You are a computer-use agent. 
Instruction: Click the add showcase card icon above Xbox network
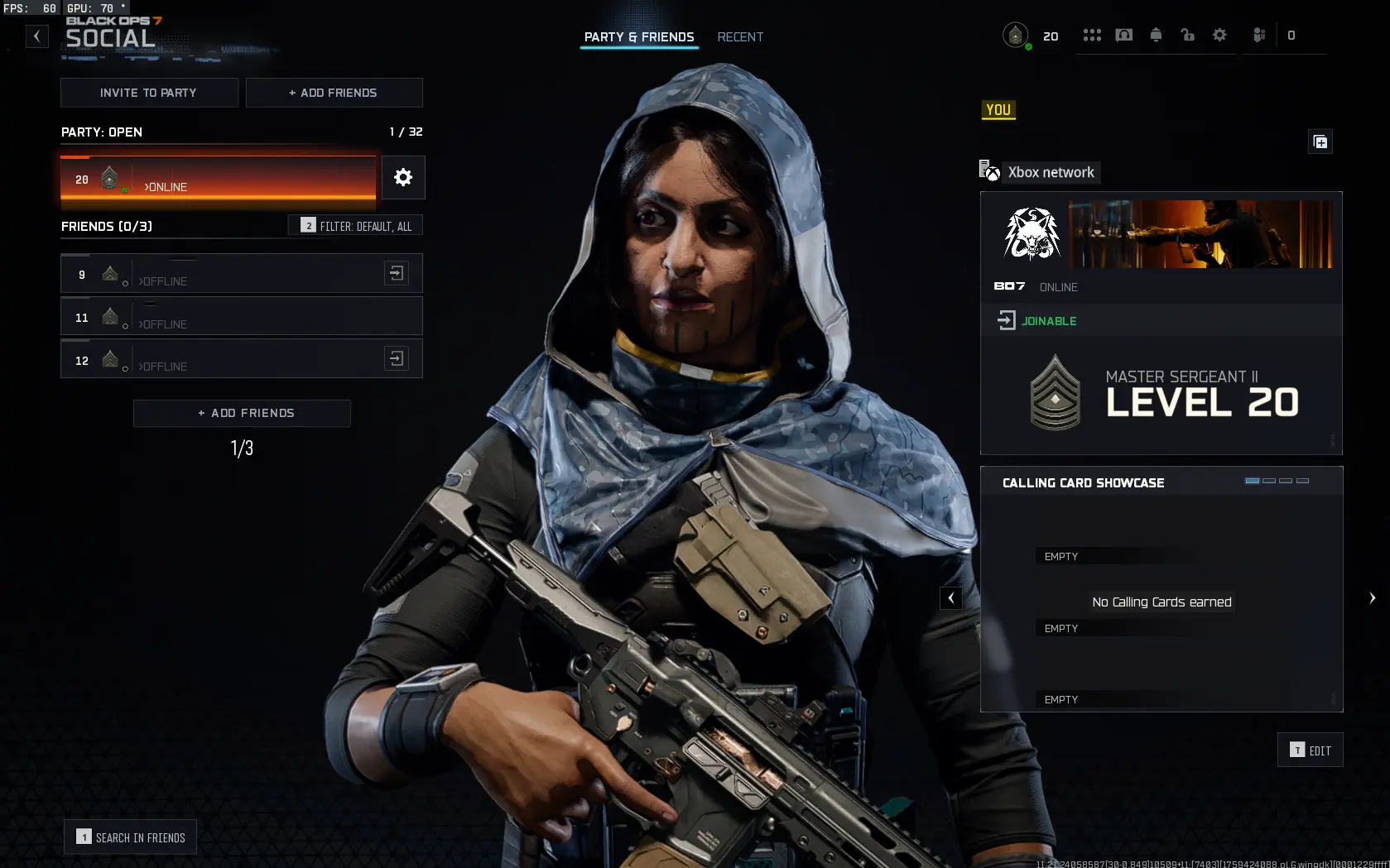click(x=1320, y=141)
